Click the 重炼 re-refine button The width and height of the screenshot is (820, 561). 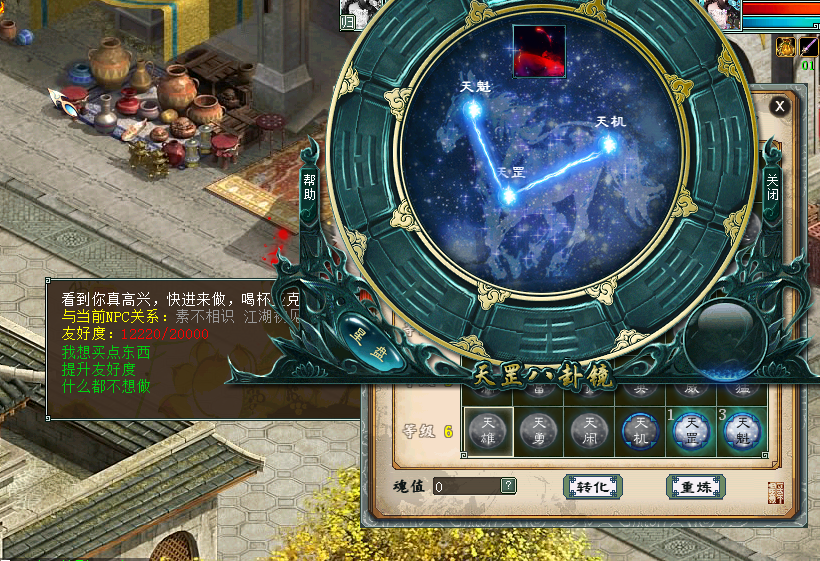(695, 487)
